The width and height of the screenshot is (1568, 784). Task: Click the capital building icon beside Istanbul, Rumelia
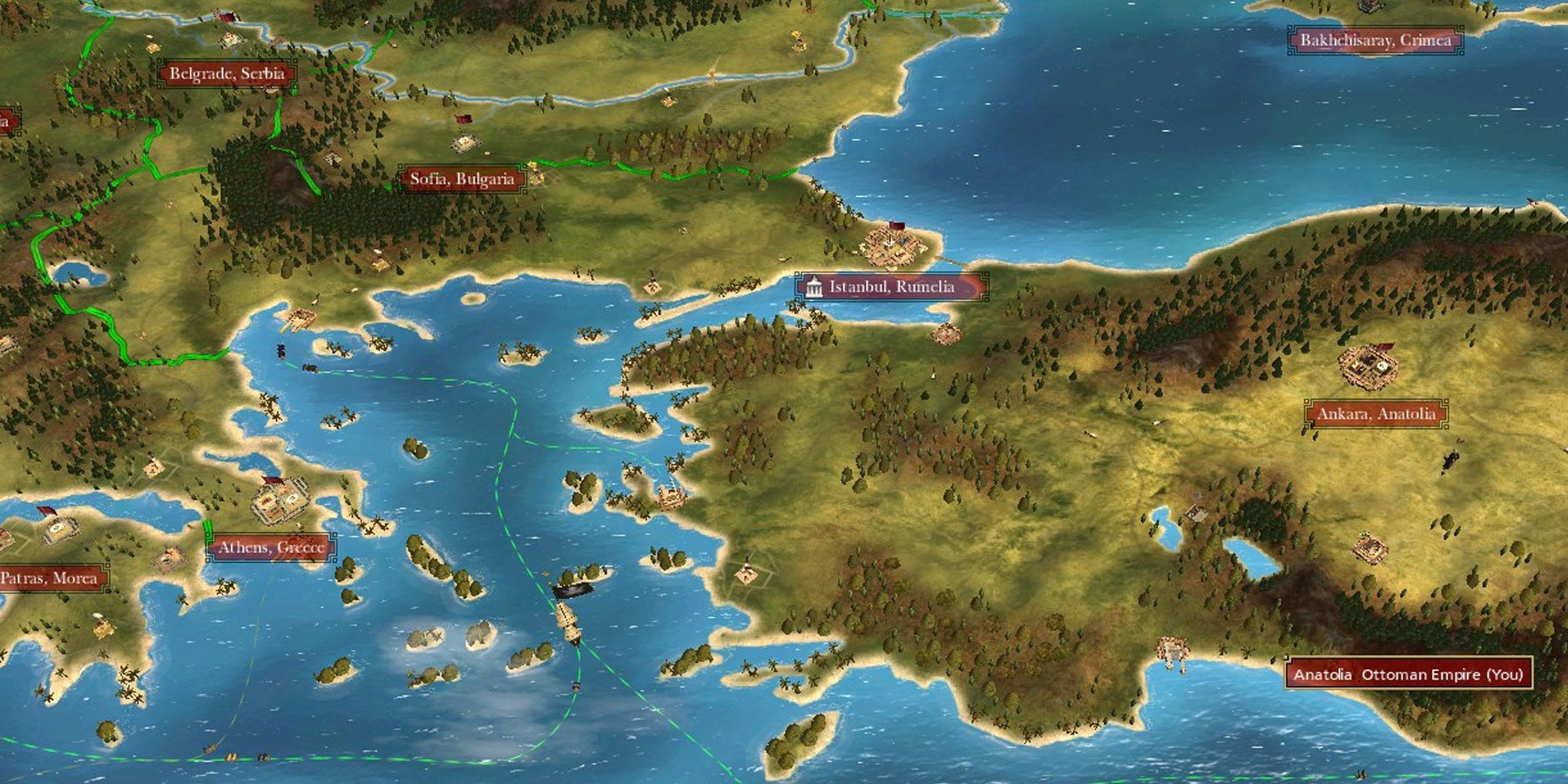pos(814,286)
